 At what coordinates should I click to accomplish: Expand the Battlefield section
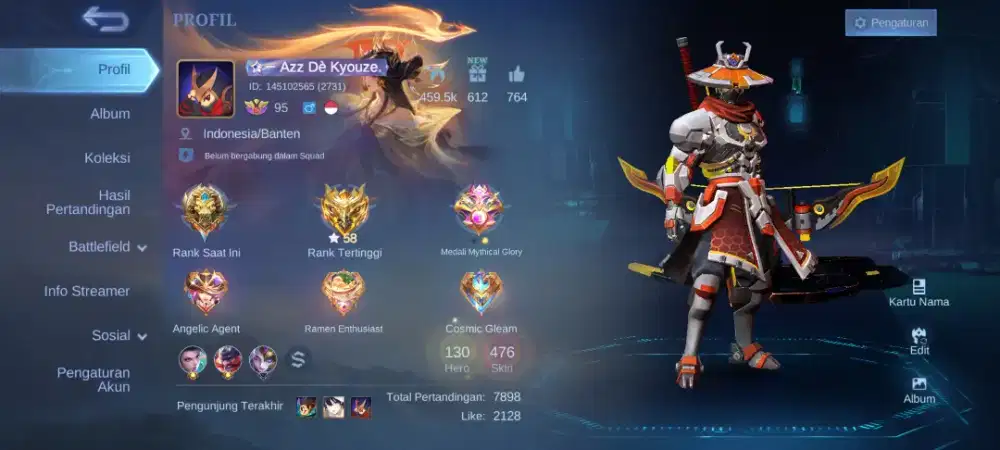coord(107,246)
